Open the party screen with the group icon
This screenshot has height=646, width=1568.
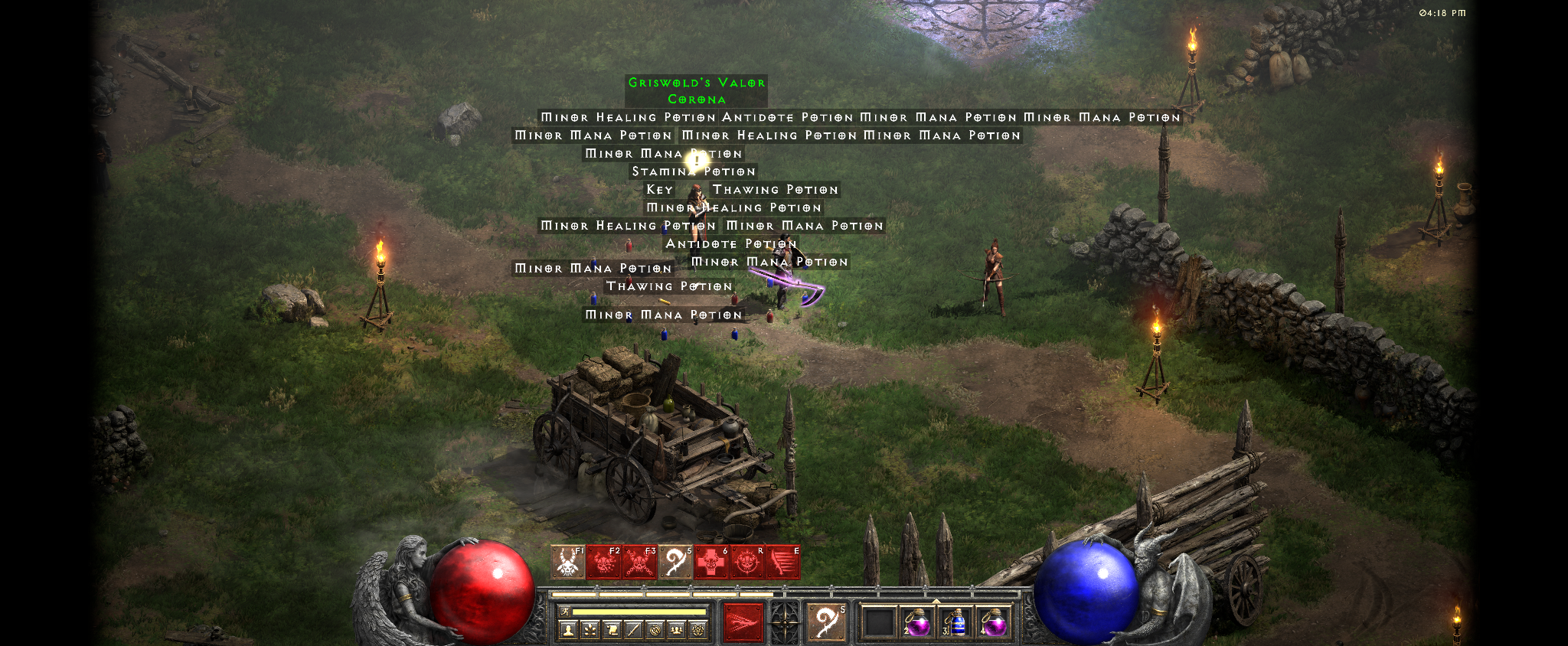(x=676, y=630)
